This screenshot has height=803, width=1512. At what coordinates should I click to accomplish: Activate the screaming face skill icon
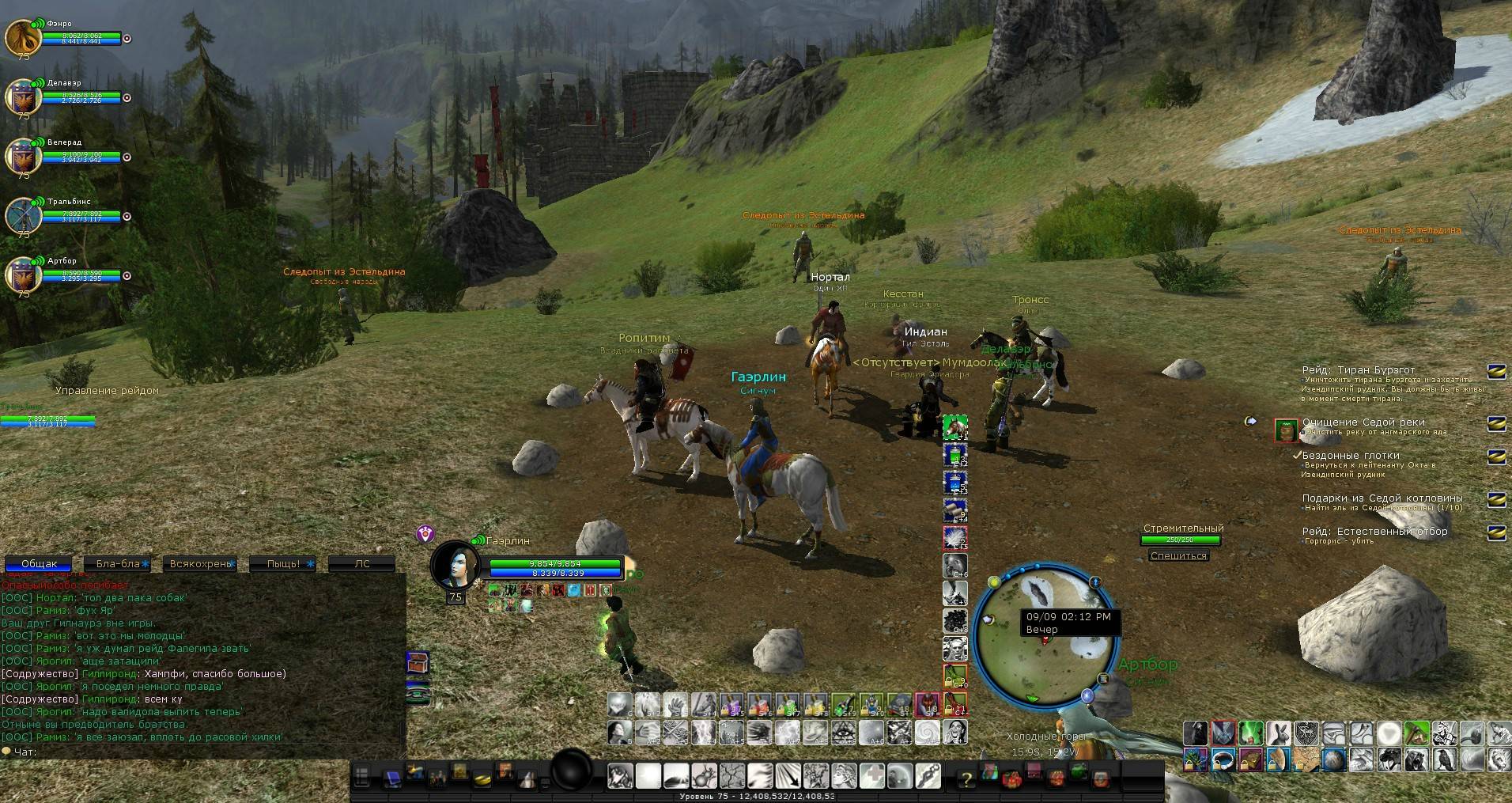click(x=955, y=733)
